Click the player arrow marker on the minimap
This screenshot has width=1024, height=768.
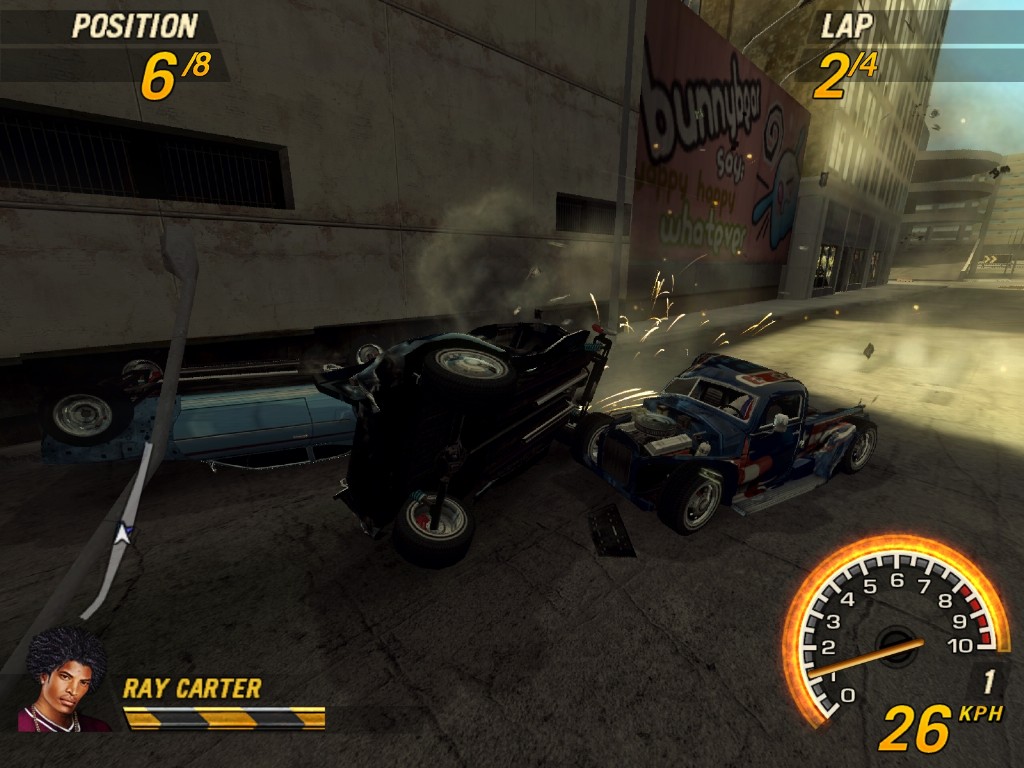pos(123,533)
